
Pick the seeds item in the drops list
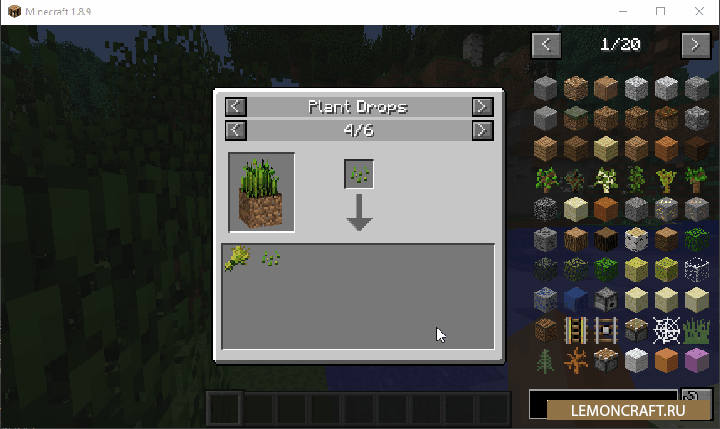[268, 260]
